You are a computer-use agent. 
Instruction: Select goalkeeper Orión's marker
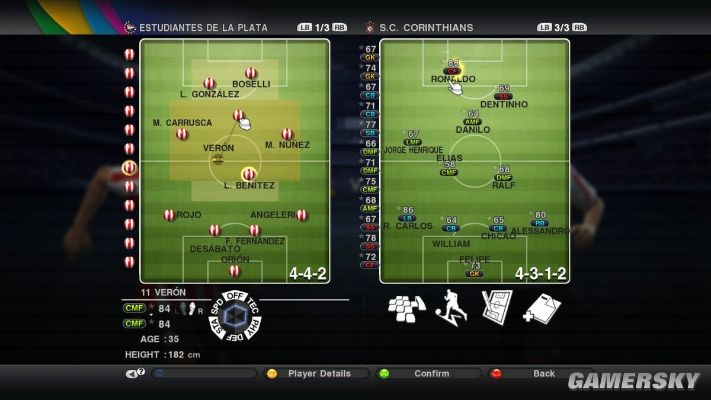[x=234, y=270]
